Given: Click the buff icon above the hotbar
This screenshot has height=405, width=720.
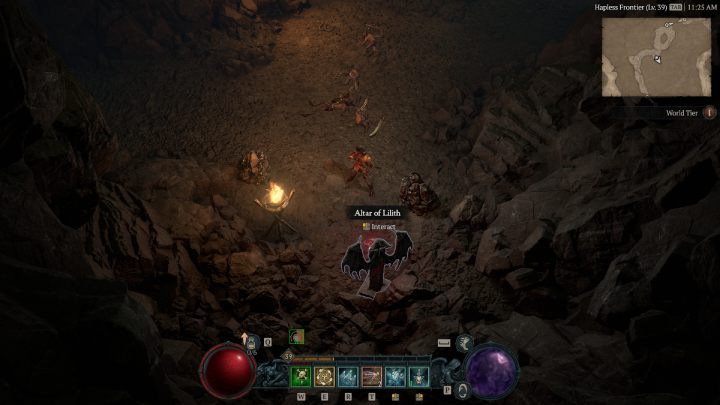Looking at the screenshot, I should [x=297, y=337].
